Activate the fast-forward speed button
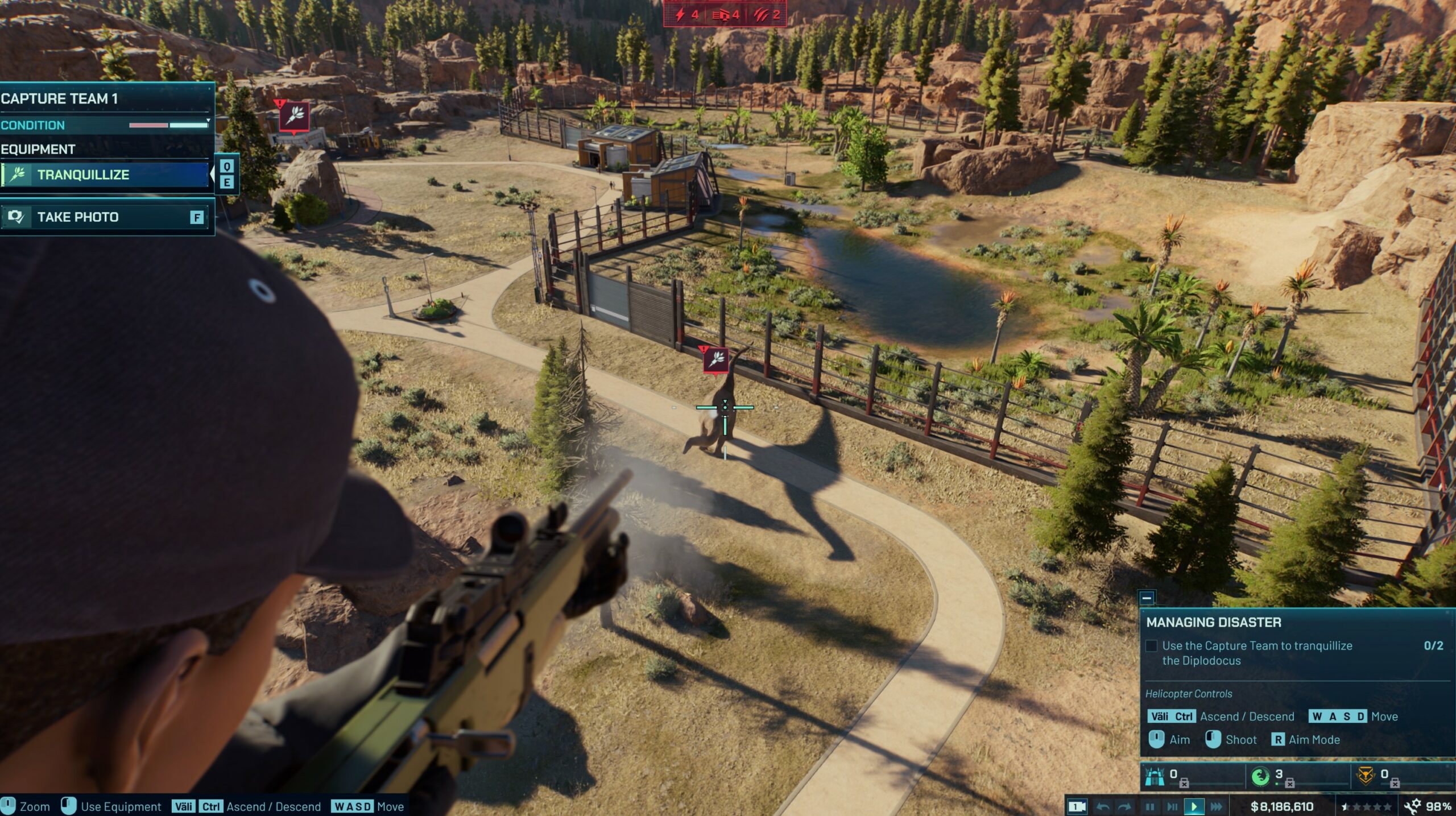Viewport: 1456px width, 816px height. [x=1217, y=806]
